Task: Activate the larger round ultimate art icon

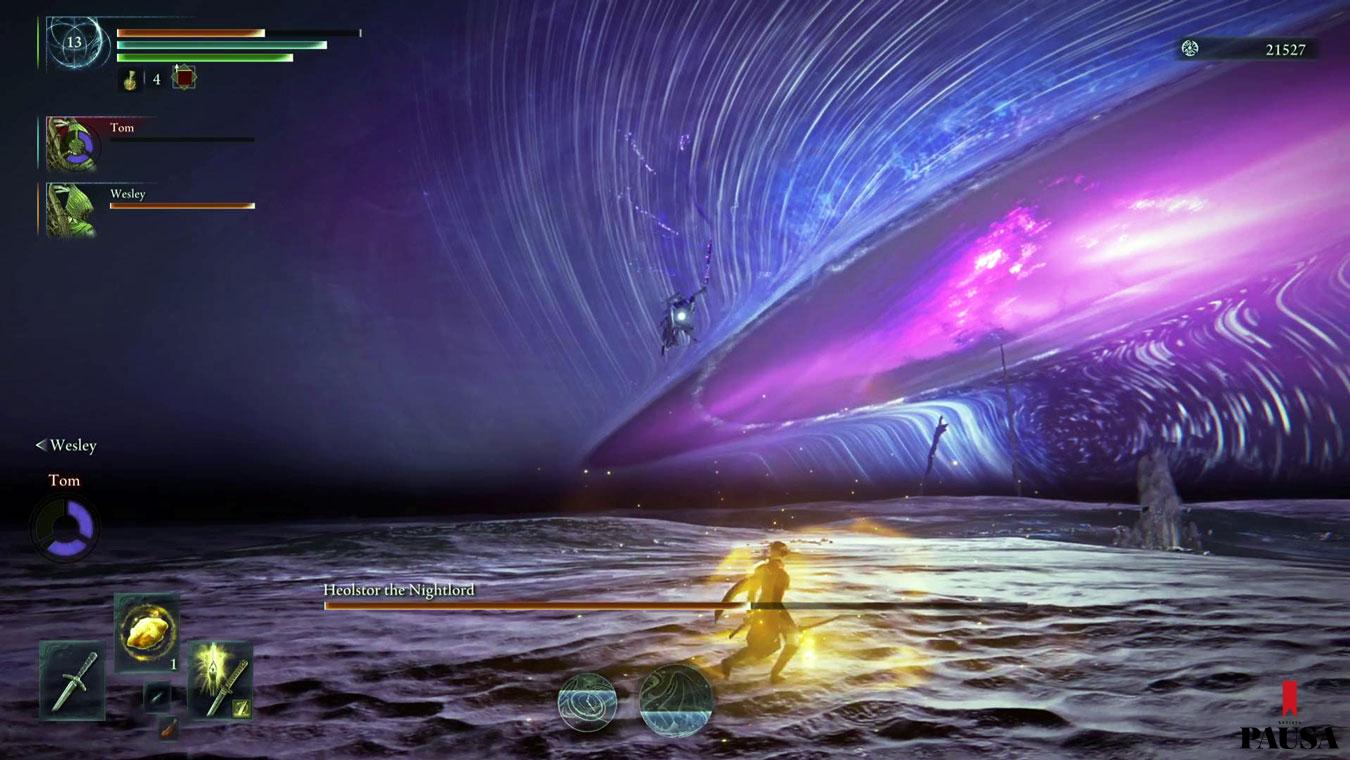Action: point(676,701)
